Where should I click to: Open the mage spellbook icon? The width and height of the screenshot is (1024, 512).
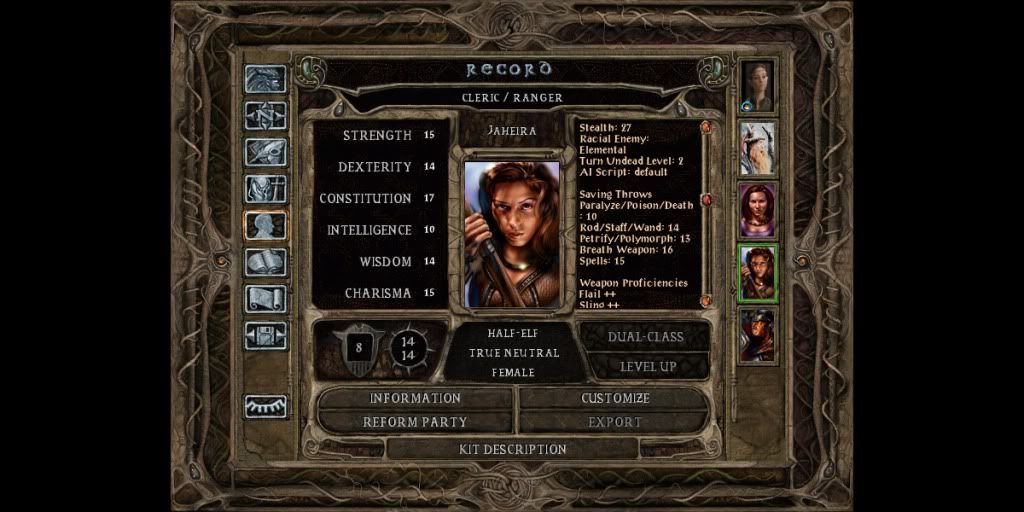[x=266, y=262]
